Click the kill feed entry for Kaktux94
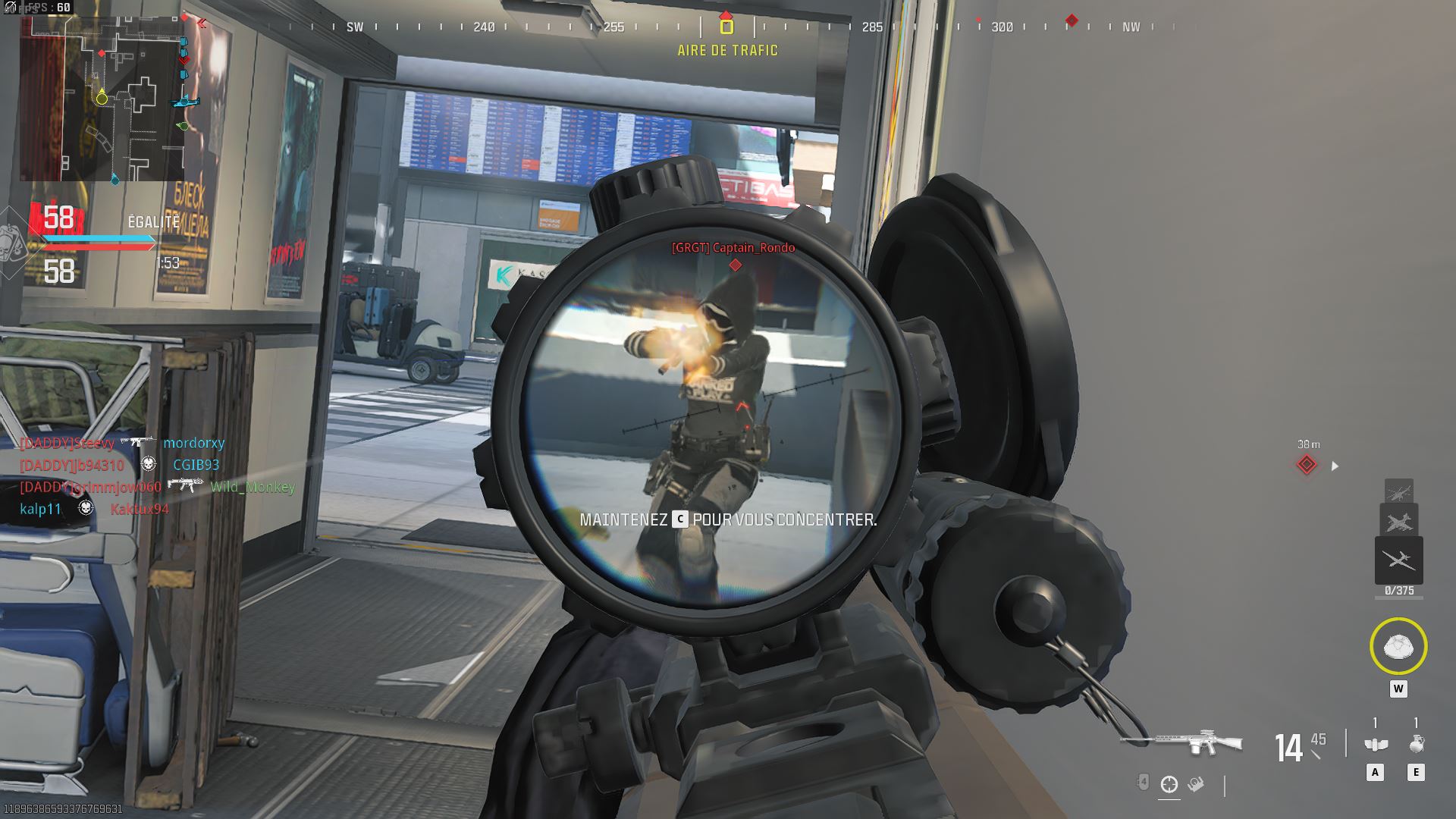 click(140, 509)
